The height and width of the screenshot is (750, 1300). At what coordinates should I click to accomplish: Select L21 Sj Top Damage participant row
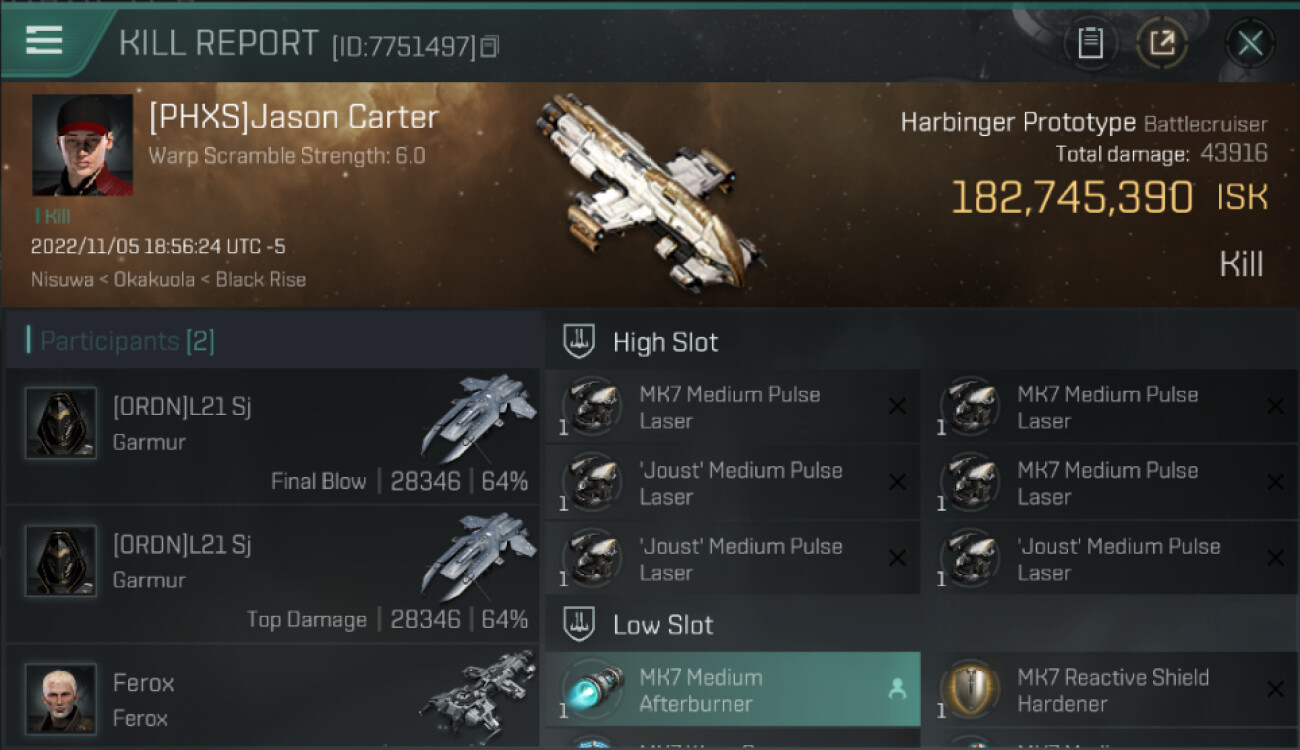[272, 575]
